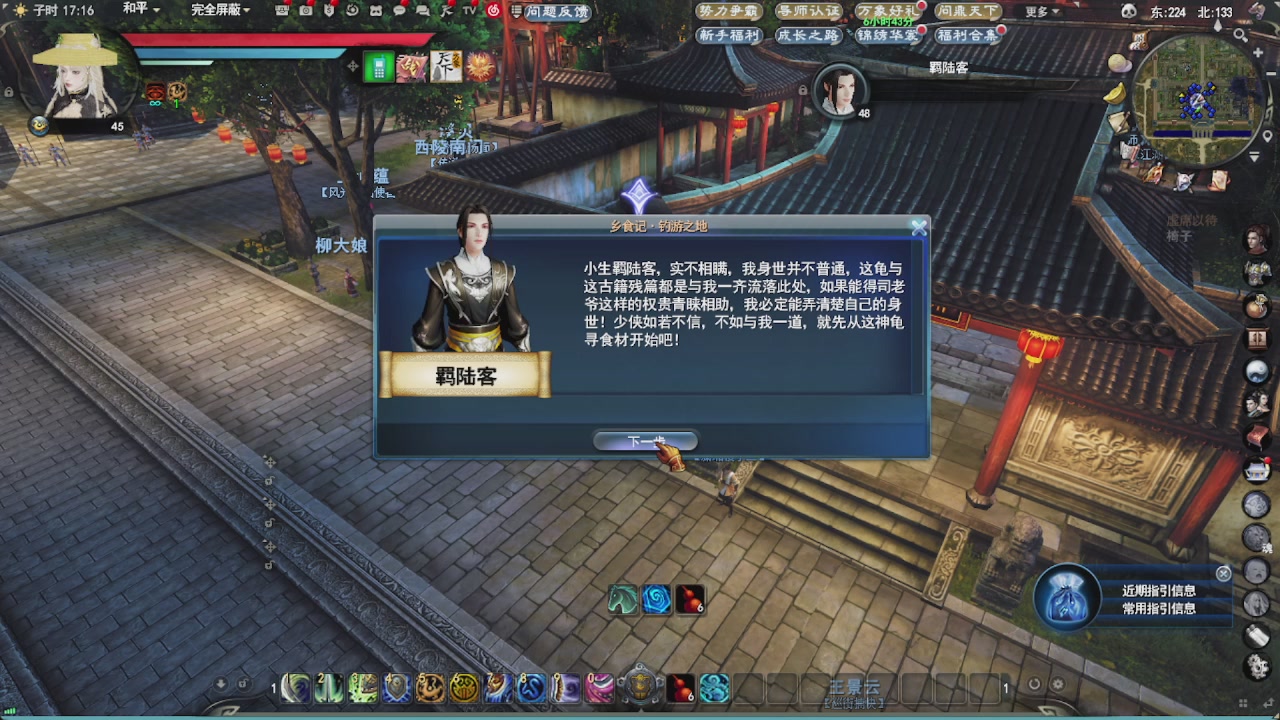
Task: Open the 问题反馈 feedback menu
Action: (x=559, y=12)
